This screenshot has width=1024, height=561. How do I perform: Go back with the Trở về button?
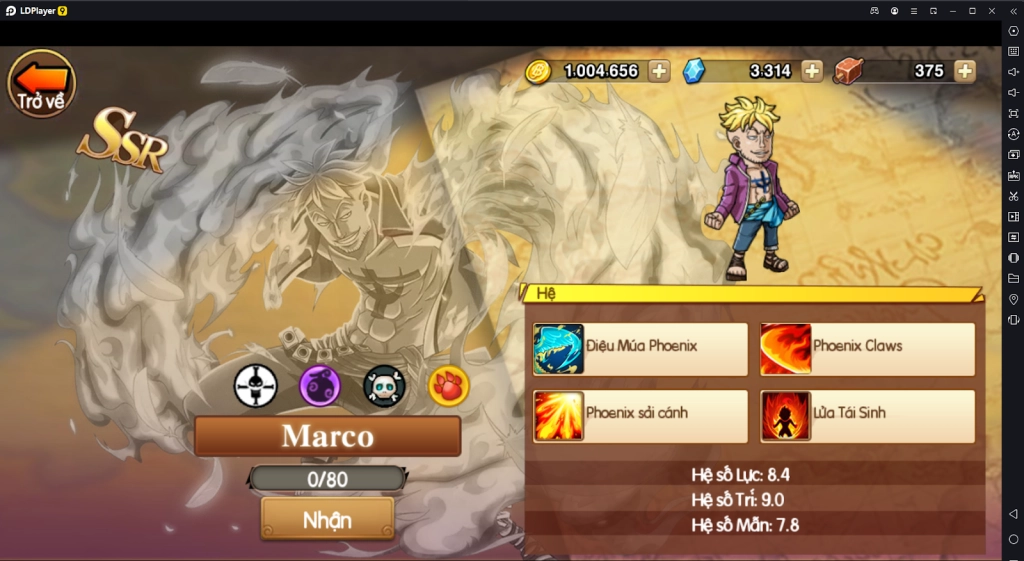(41, 84)
